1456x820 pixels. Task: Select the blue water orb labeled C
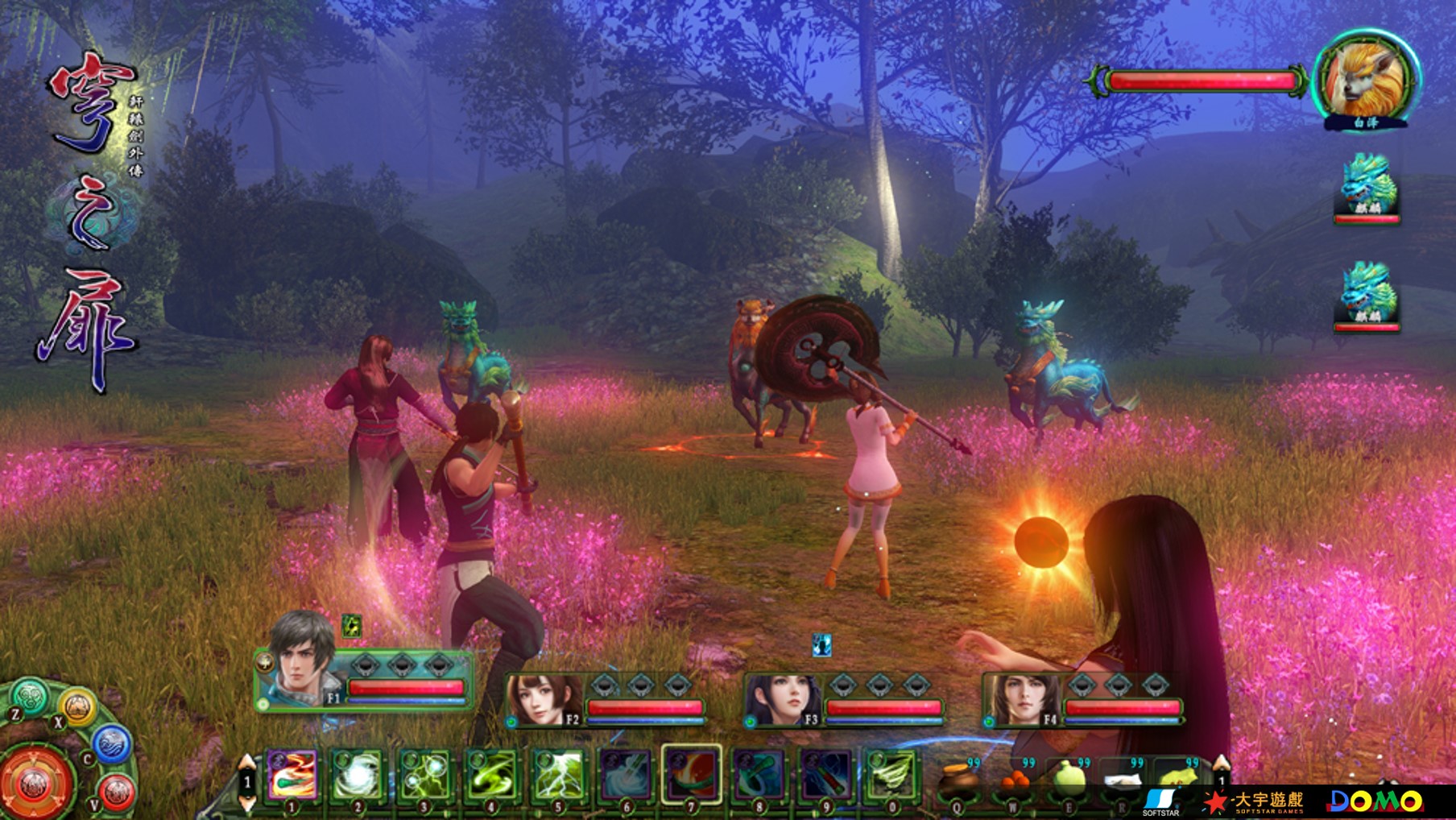click(112, 743)
